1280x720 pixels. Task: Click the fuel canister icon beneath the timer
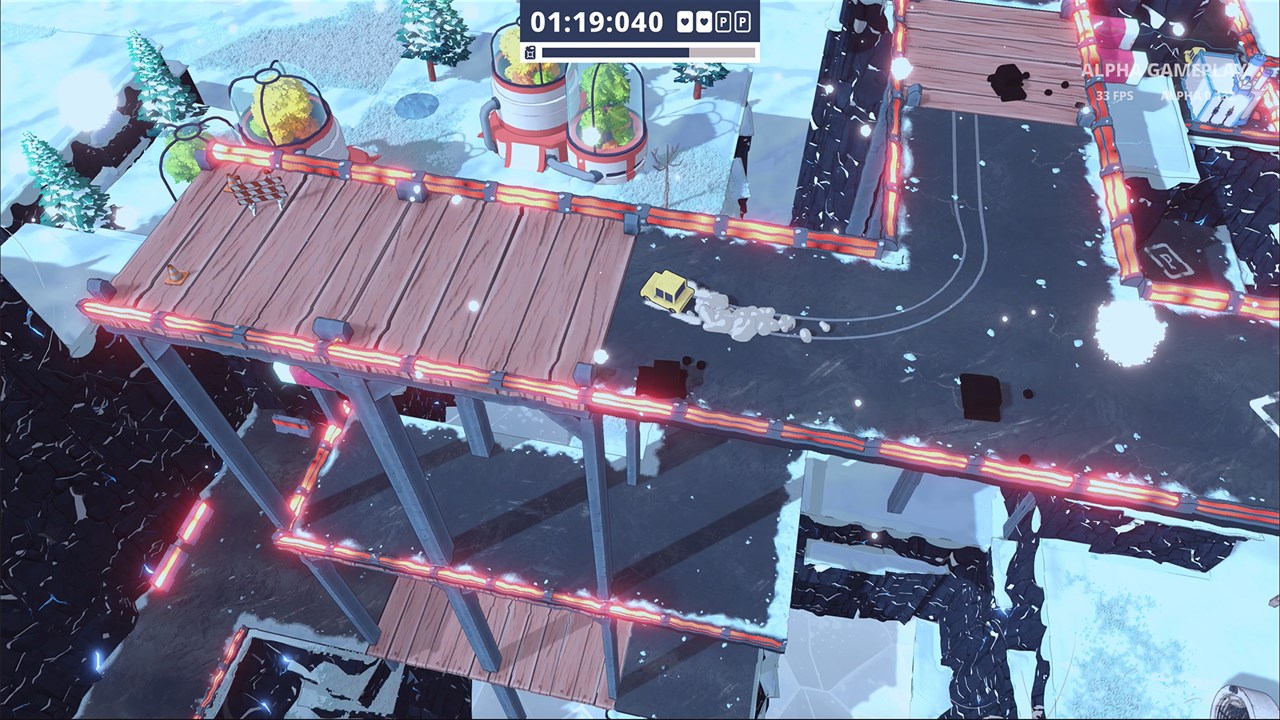click(x=530, y=50)
